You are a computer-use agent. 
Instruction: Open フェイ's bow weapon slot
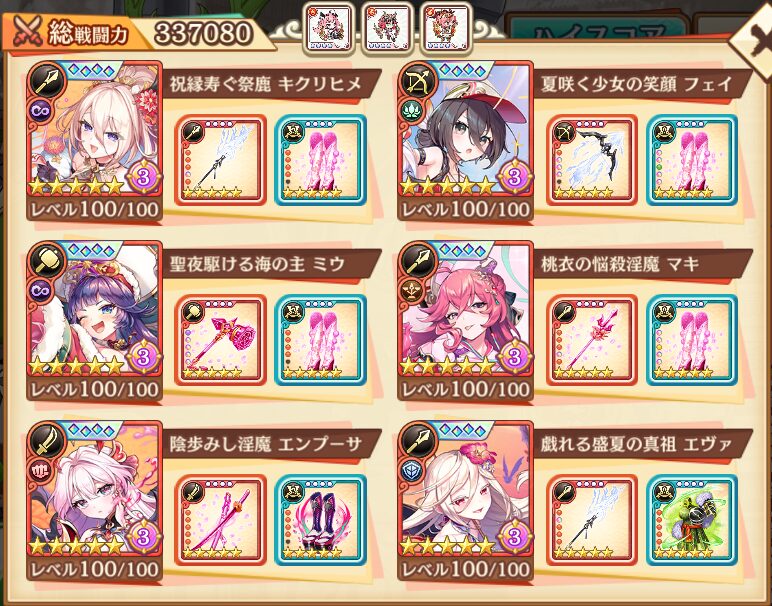click(x=592, y=161)
